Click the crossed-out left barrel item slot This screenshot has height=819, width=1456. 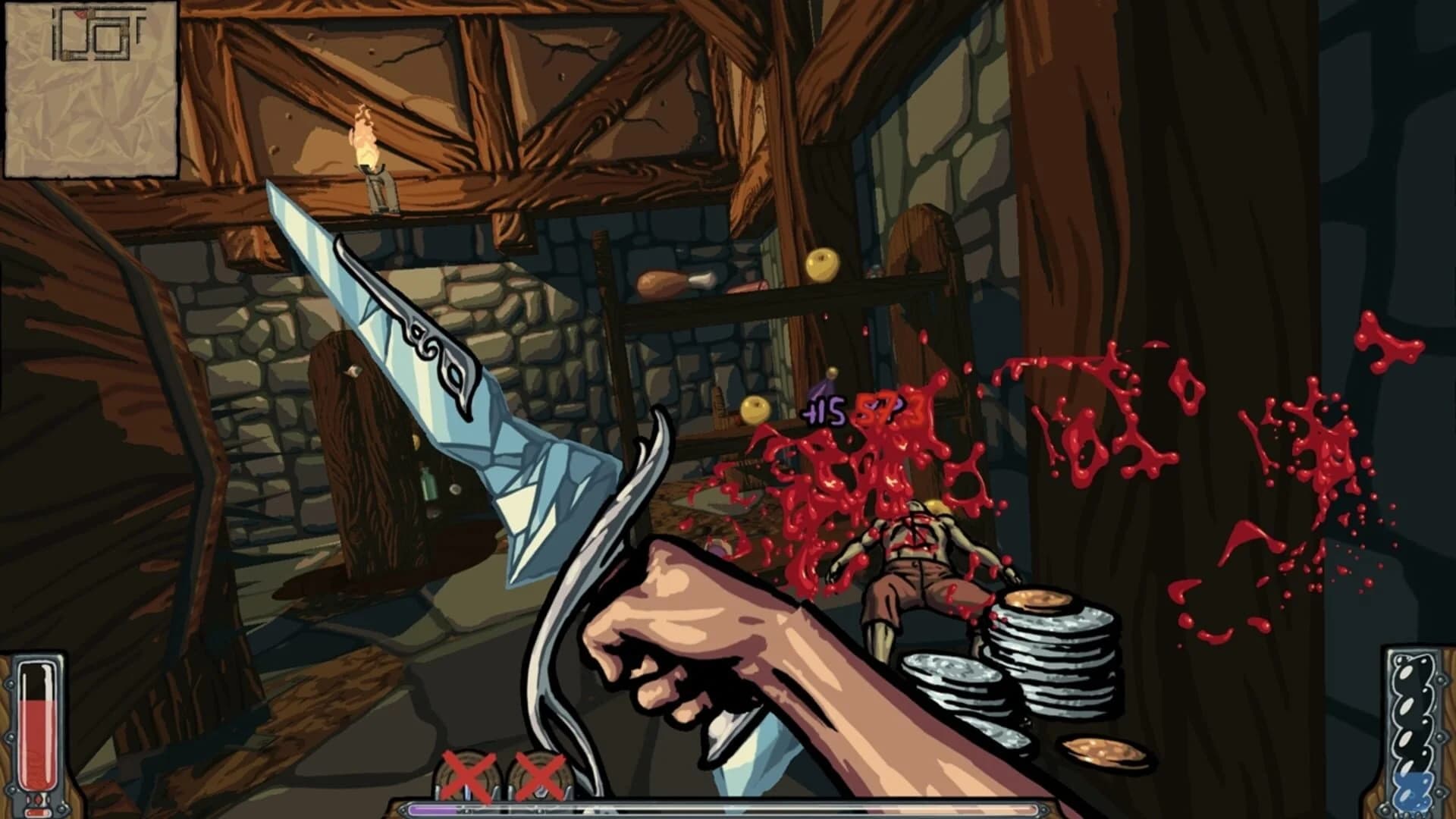(466, 773)
